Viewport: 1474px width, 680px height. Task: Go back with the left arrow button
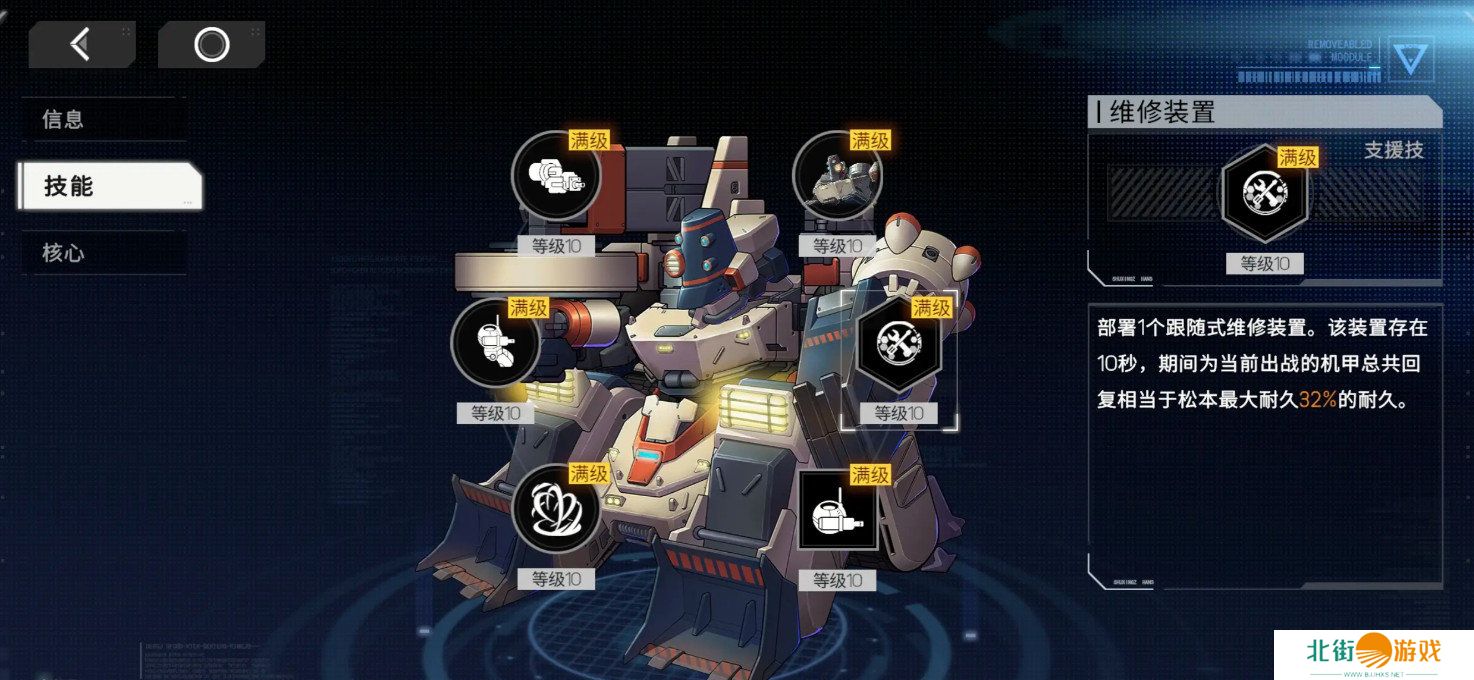[81, 44]
